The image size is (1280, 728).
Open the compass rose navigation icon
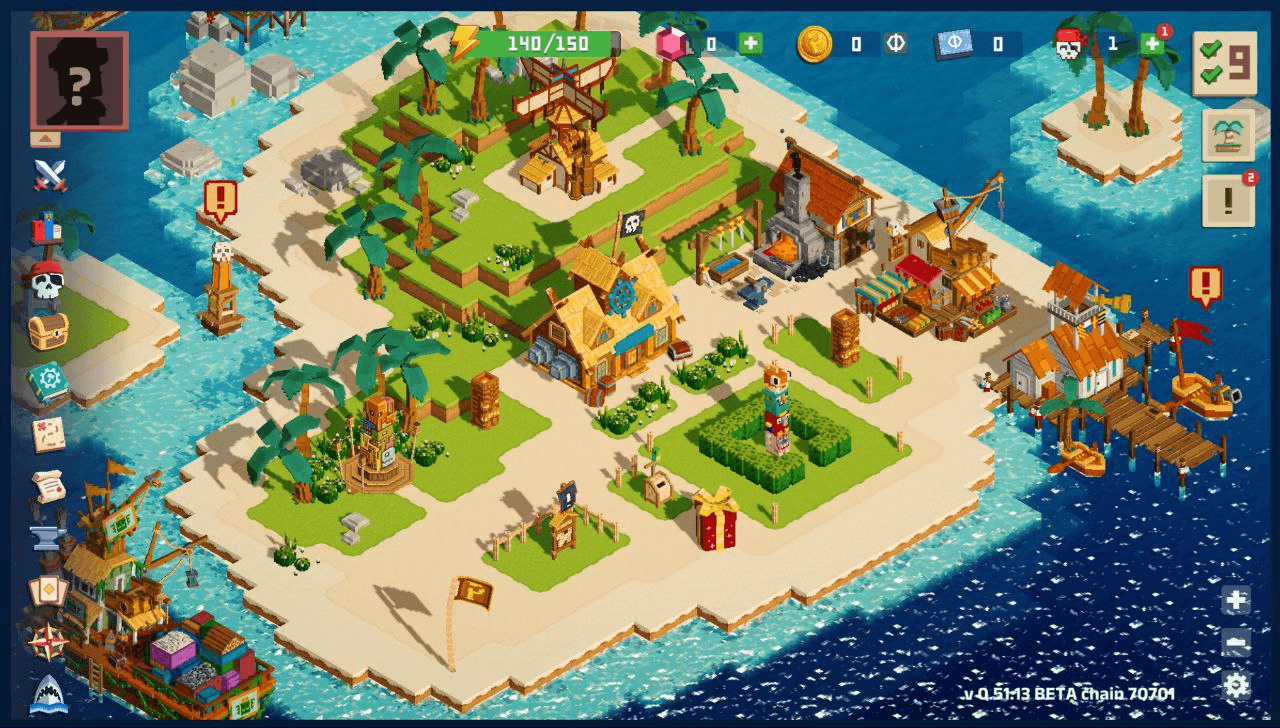click(47, 641)
